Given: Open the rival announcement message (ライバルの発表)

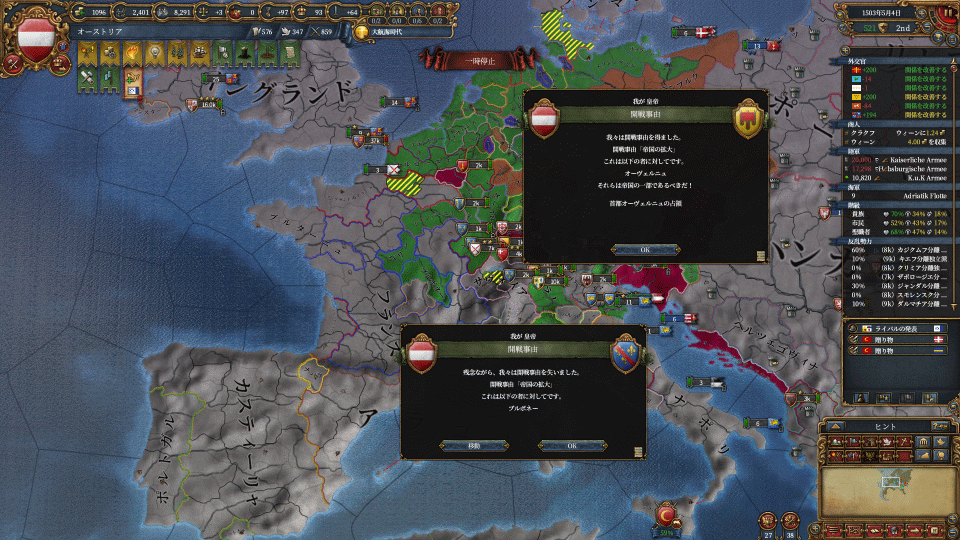Looking at the screenshot, I should [x=895, y=328].
